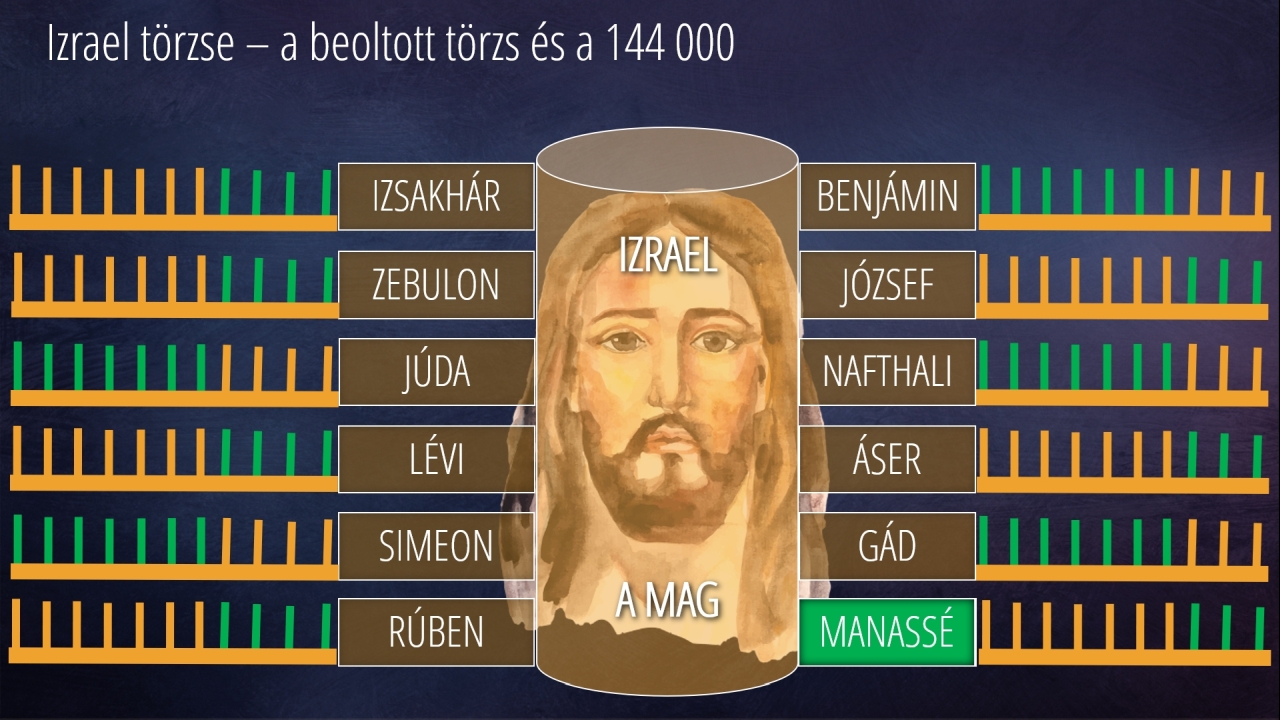Select the IZSAKHÁR tribe tile
1280x720 pixels.
436,197
